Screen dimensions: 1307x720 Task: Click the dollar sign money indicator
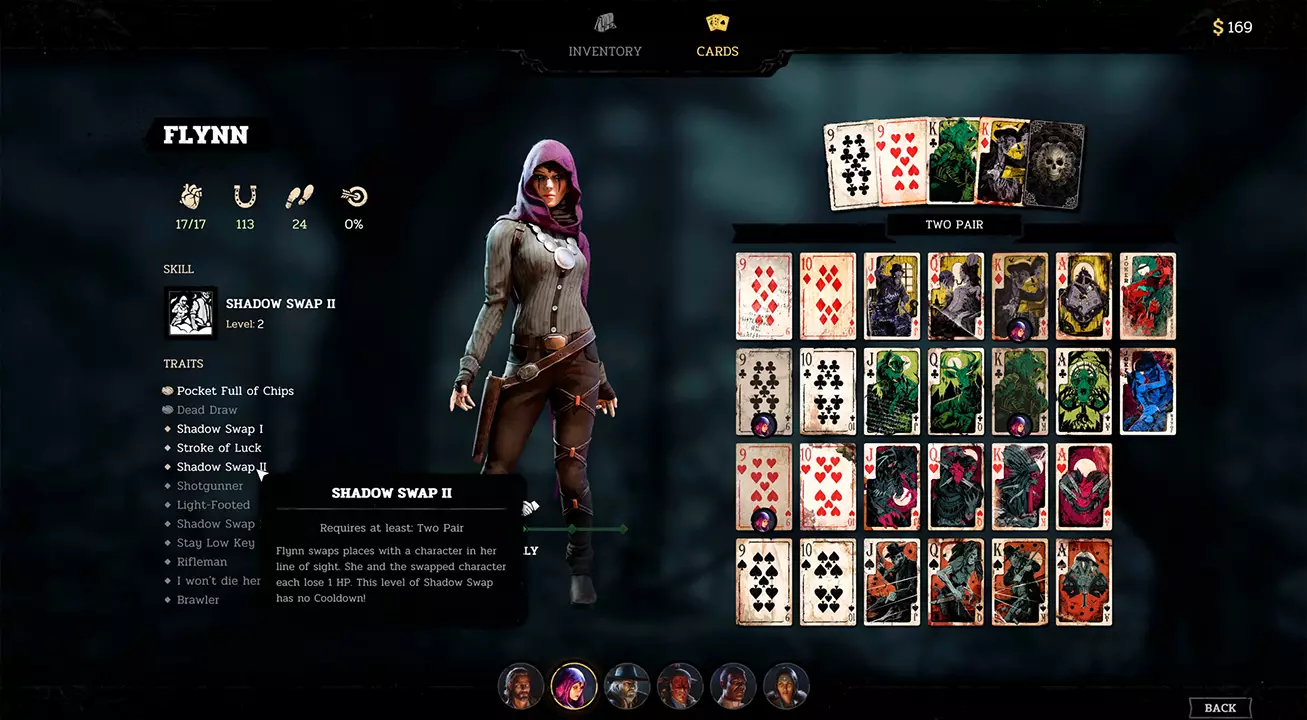1217,27
